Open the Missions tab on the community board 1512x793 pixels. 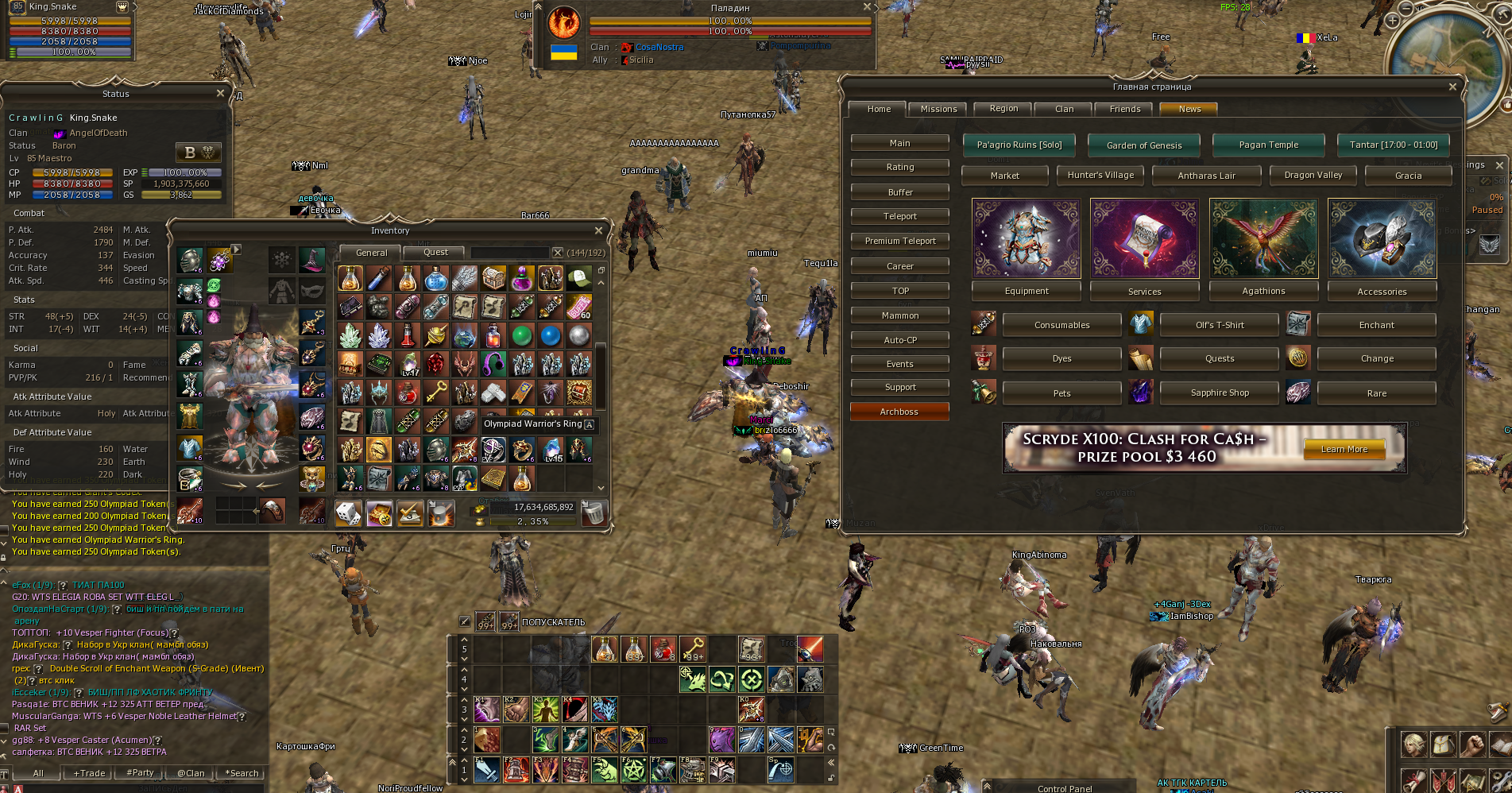[x=938, y=109]
